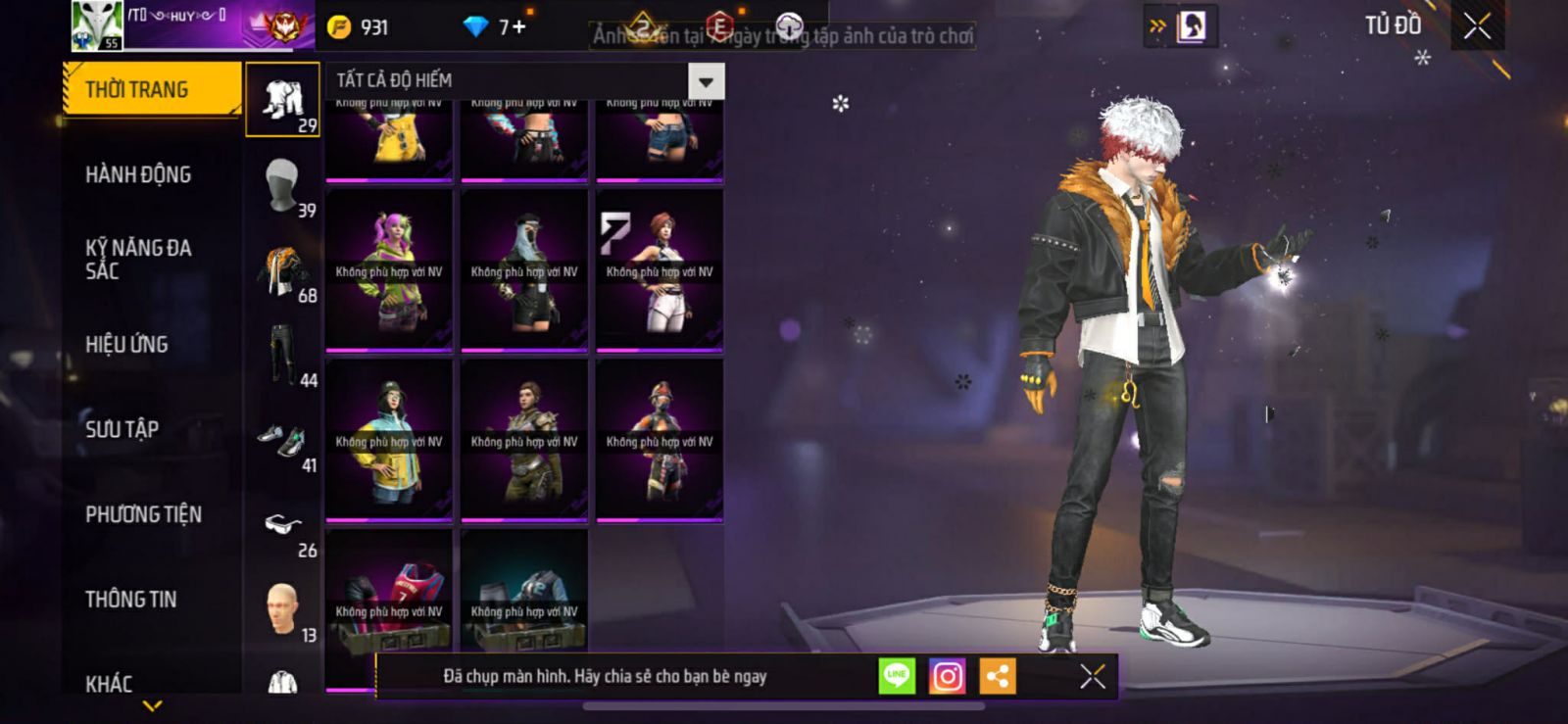
Task: Switch to Hành Động category
Action: pos(138,174)
